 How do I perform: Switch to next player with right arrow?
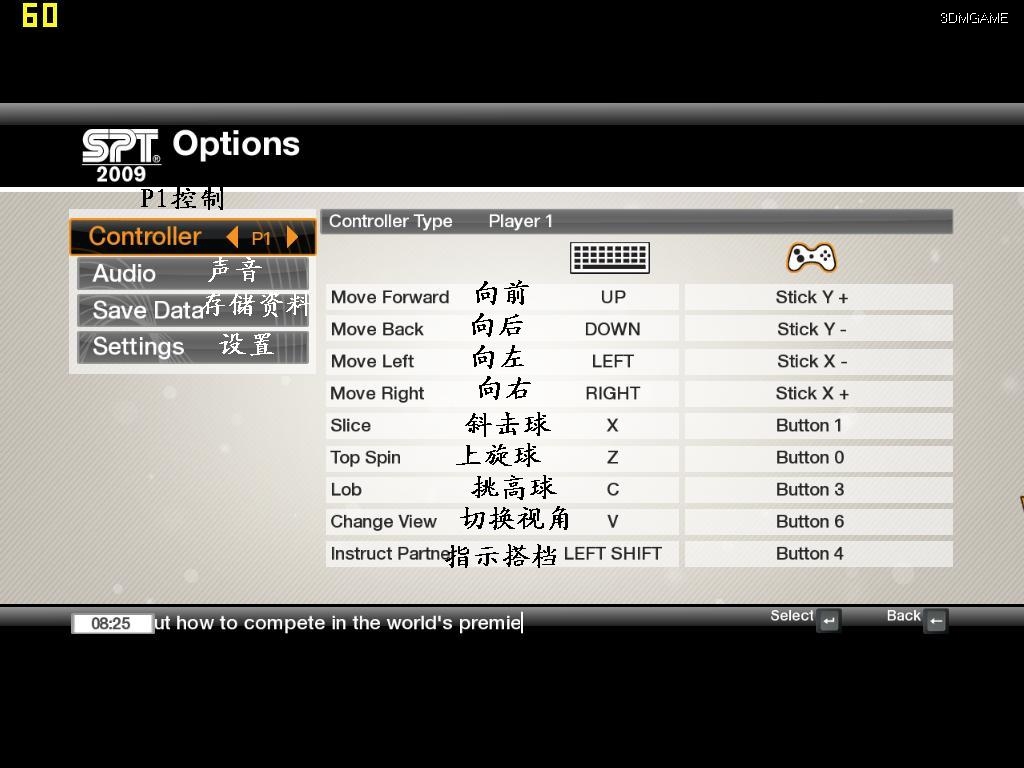[293, 237]
